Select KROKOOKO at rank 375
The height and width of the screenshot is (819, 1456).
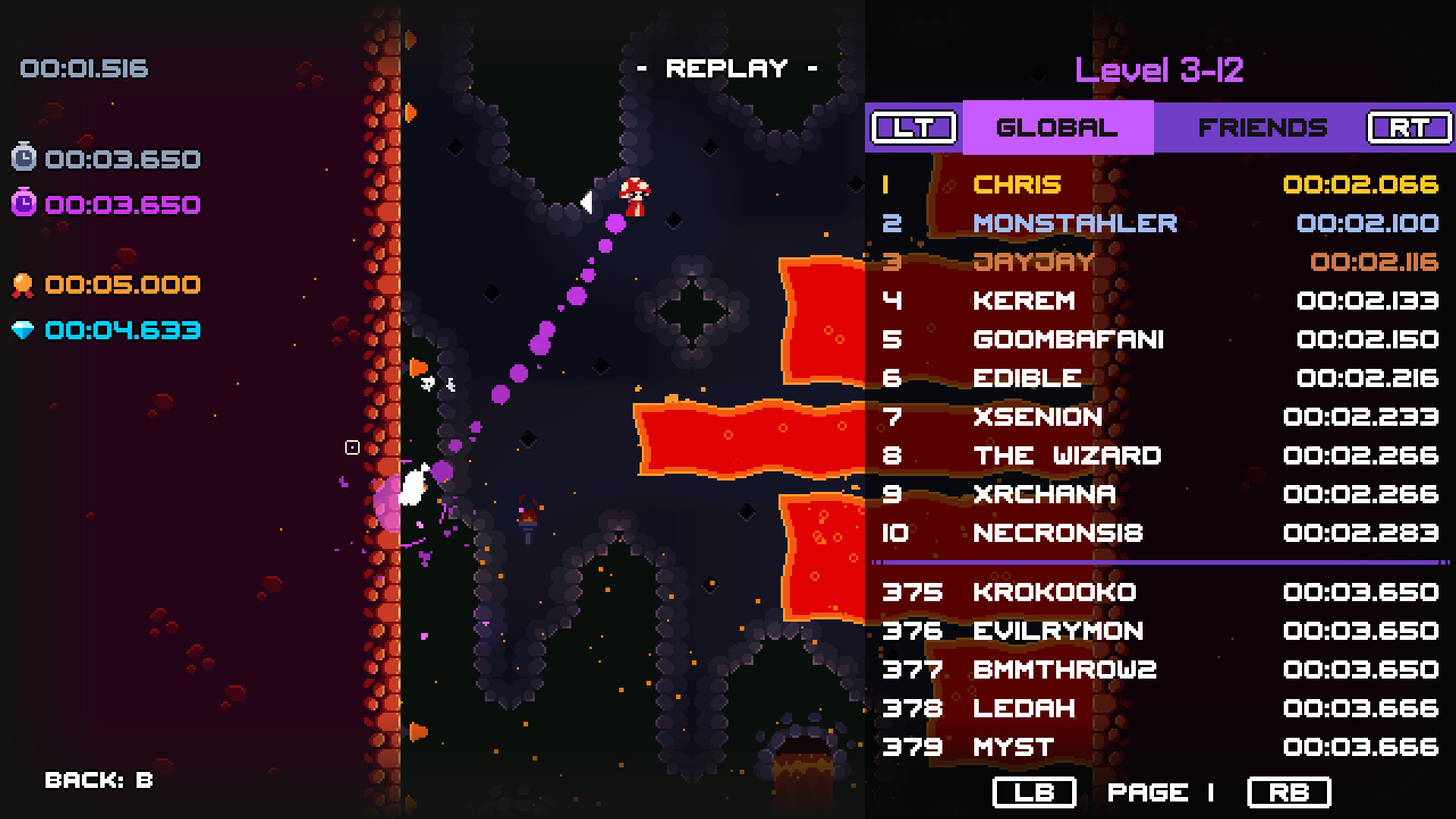pos(1055,593)
